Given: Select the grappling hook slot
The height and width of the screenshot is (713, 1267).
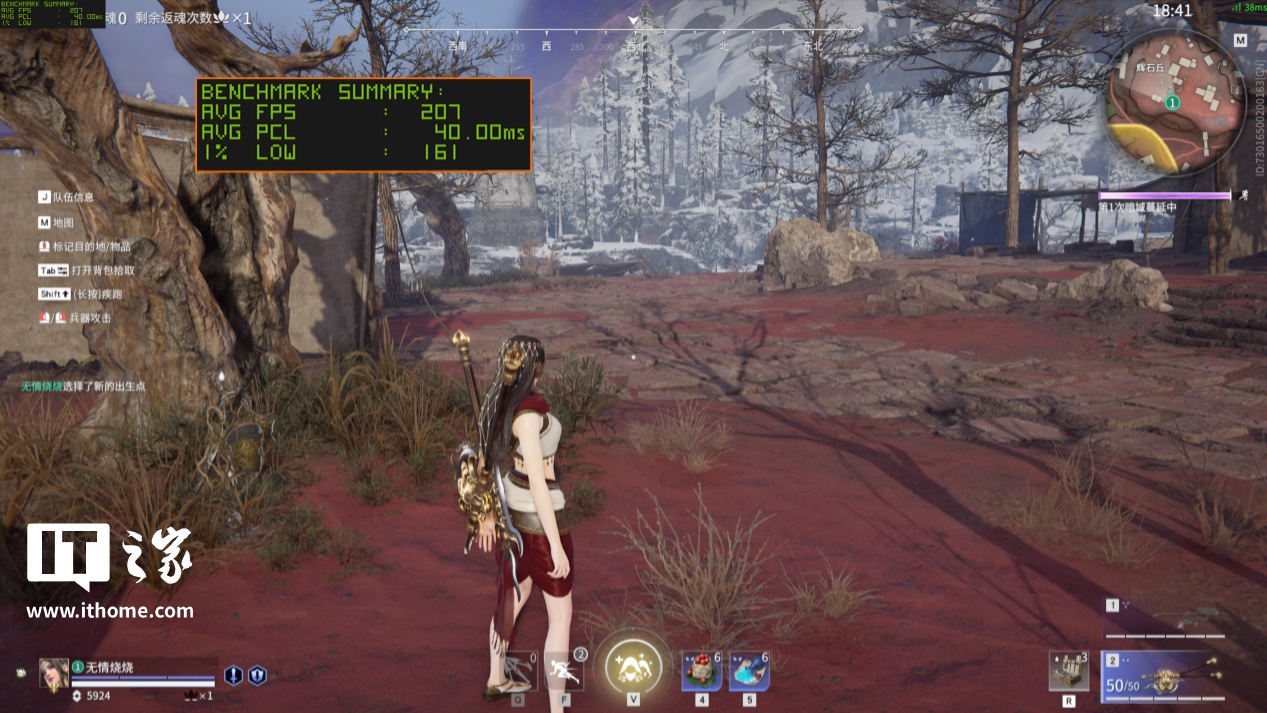Looking at the screenshot, I should [520, 669].
